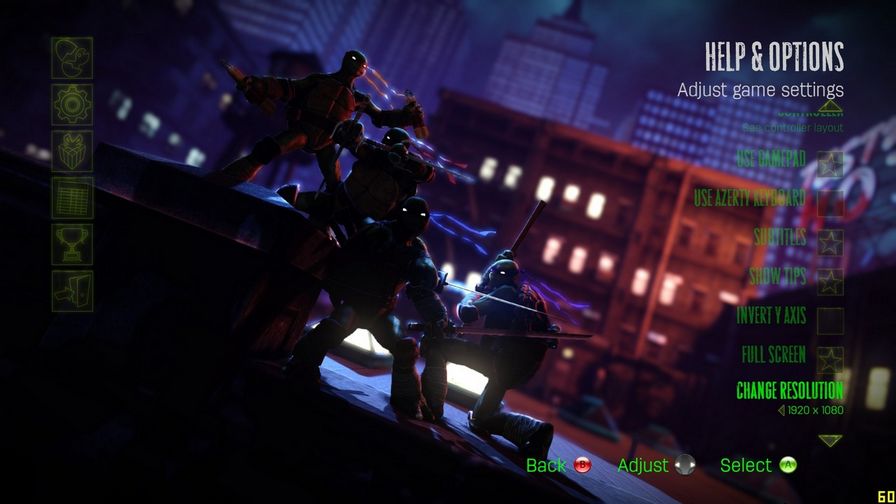This screenshot has width=896, height=504.
Task: Click the down arrow below the options list
Action: point(830,440)
